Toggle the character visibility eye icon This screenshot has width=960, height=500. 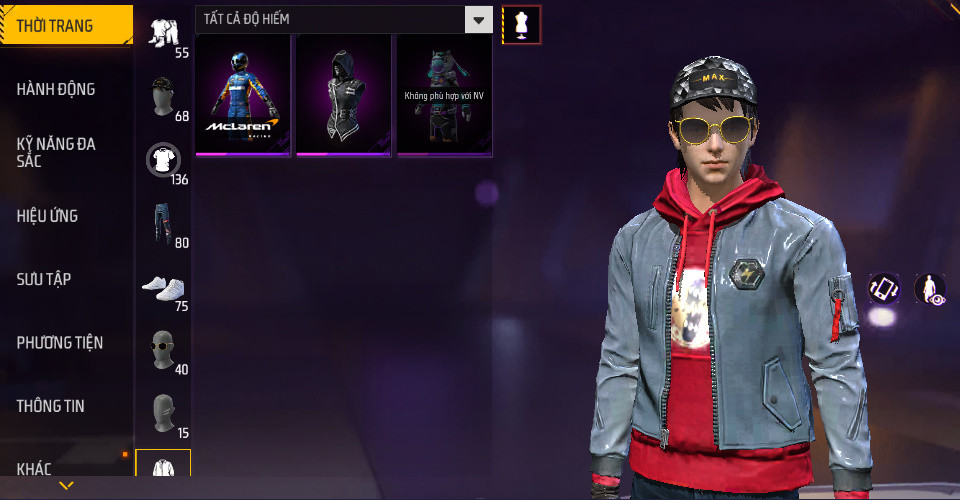tap(930, 289)
